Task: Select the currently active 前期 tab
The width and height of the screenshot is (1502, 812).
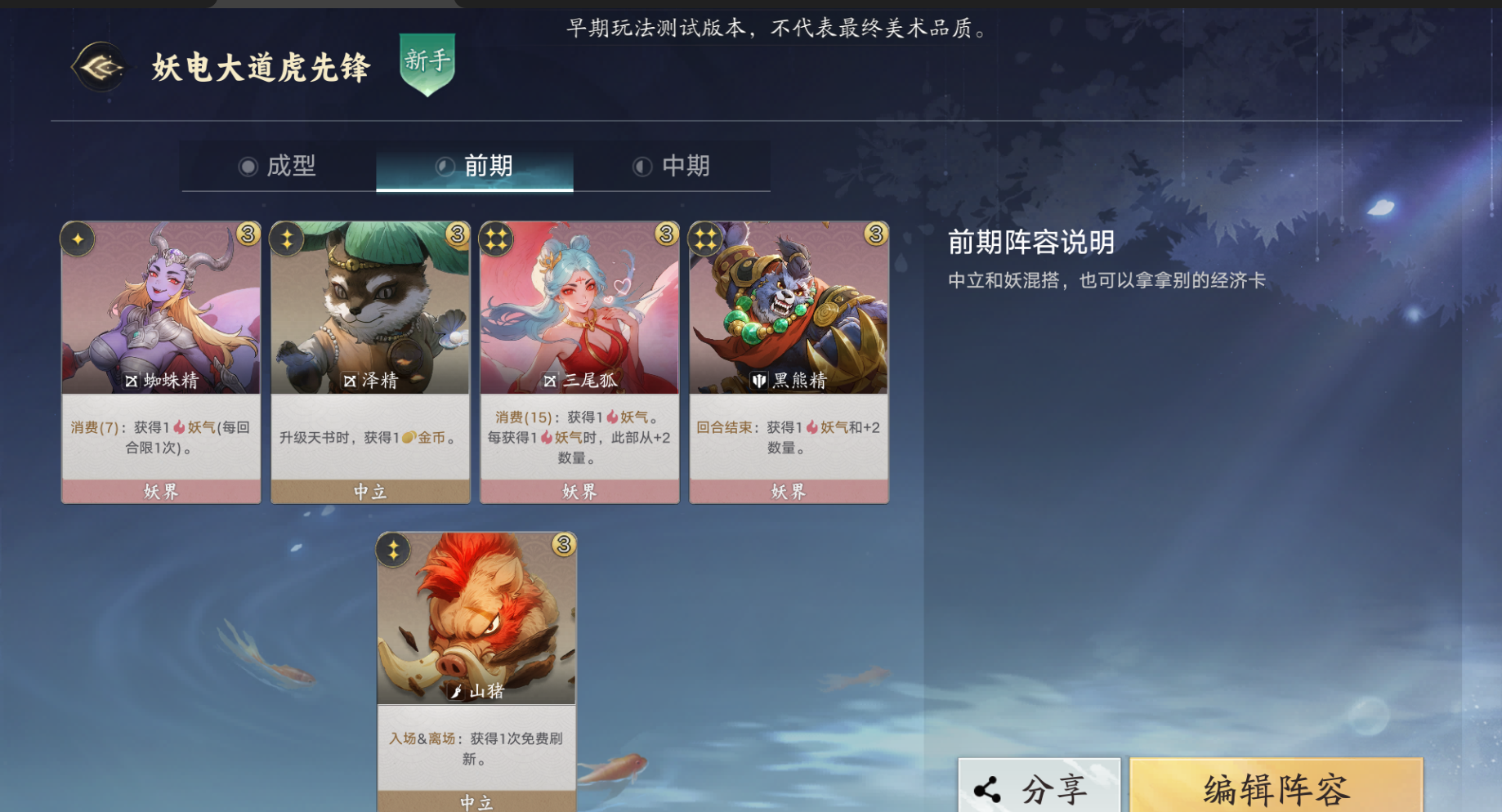Action: (475, 166)
